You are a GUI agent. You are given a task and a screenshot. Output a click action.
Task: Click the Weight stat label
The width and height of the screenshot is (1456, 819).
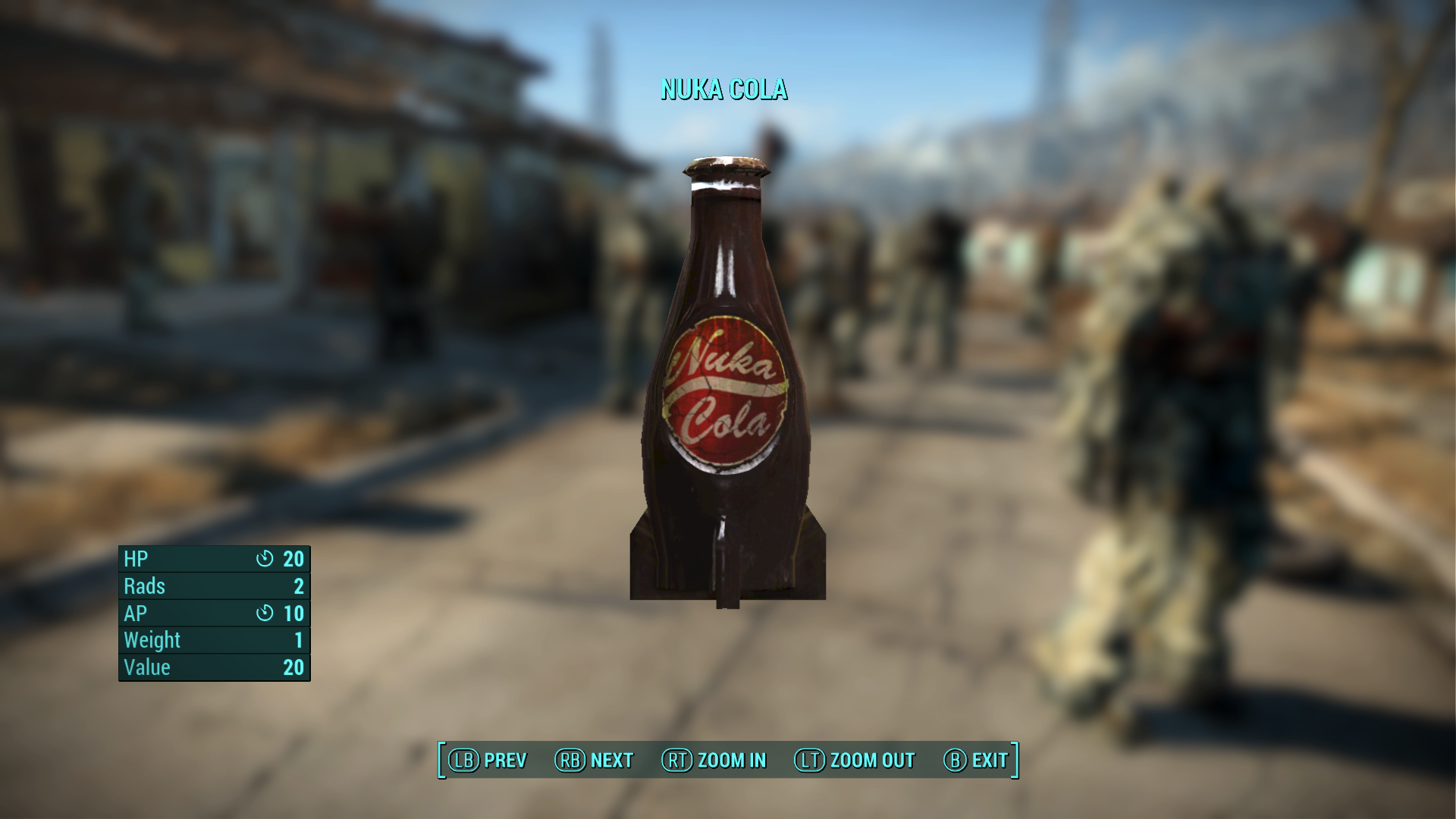click(x=152, y=640)
